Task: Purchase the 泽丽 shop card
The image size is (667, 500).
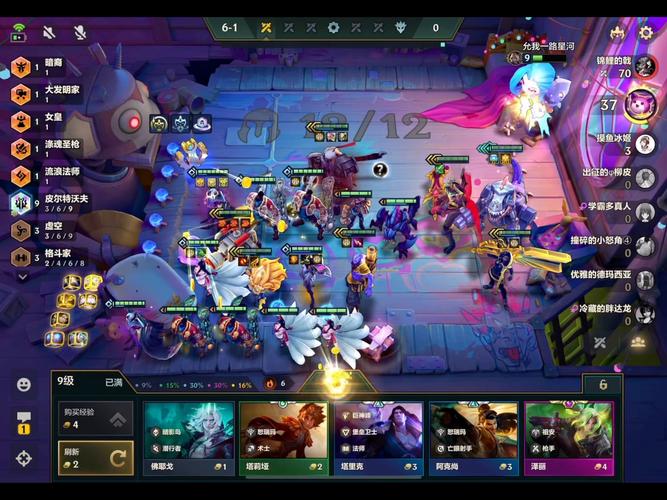Action: click(x=569, y=437)
